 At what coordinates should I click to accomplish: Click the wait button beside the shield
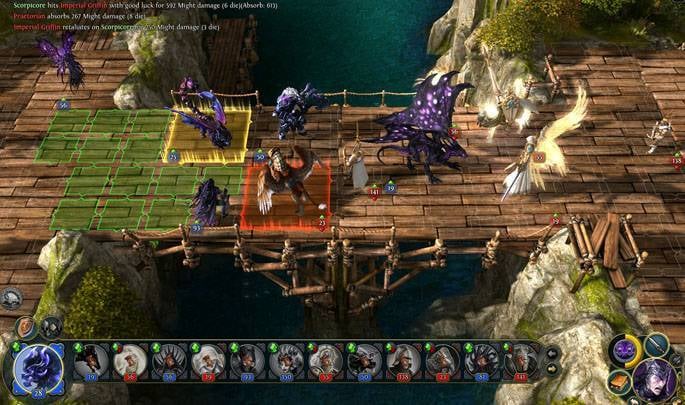click(50, 326)
